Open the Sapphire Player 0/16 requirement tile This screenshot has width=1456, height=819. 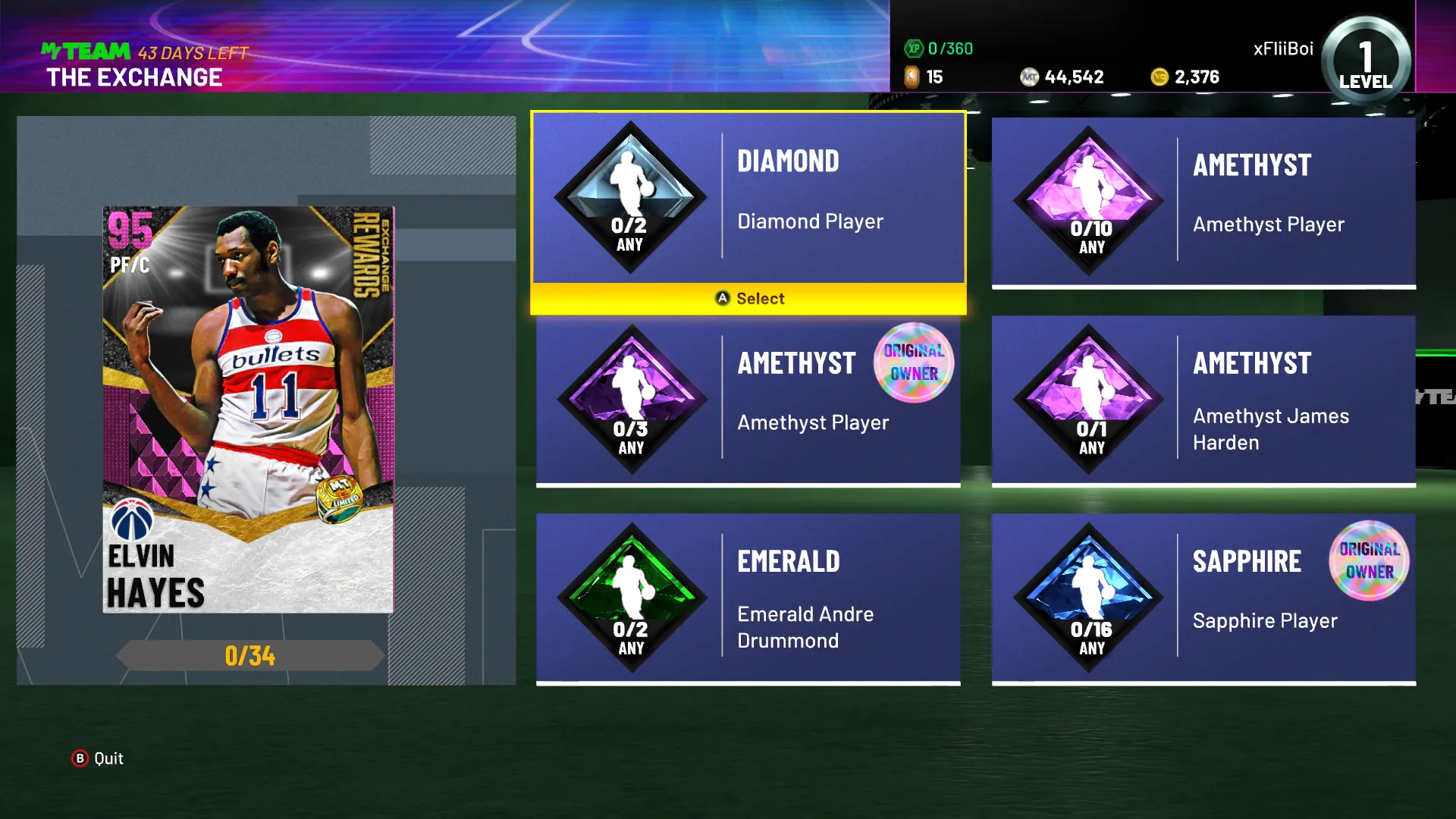click(1203, 598)
